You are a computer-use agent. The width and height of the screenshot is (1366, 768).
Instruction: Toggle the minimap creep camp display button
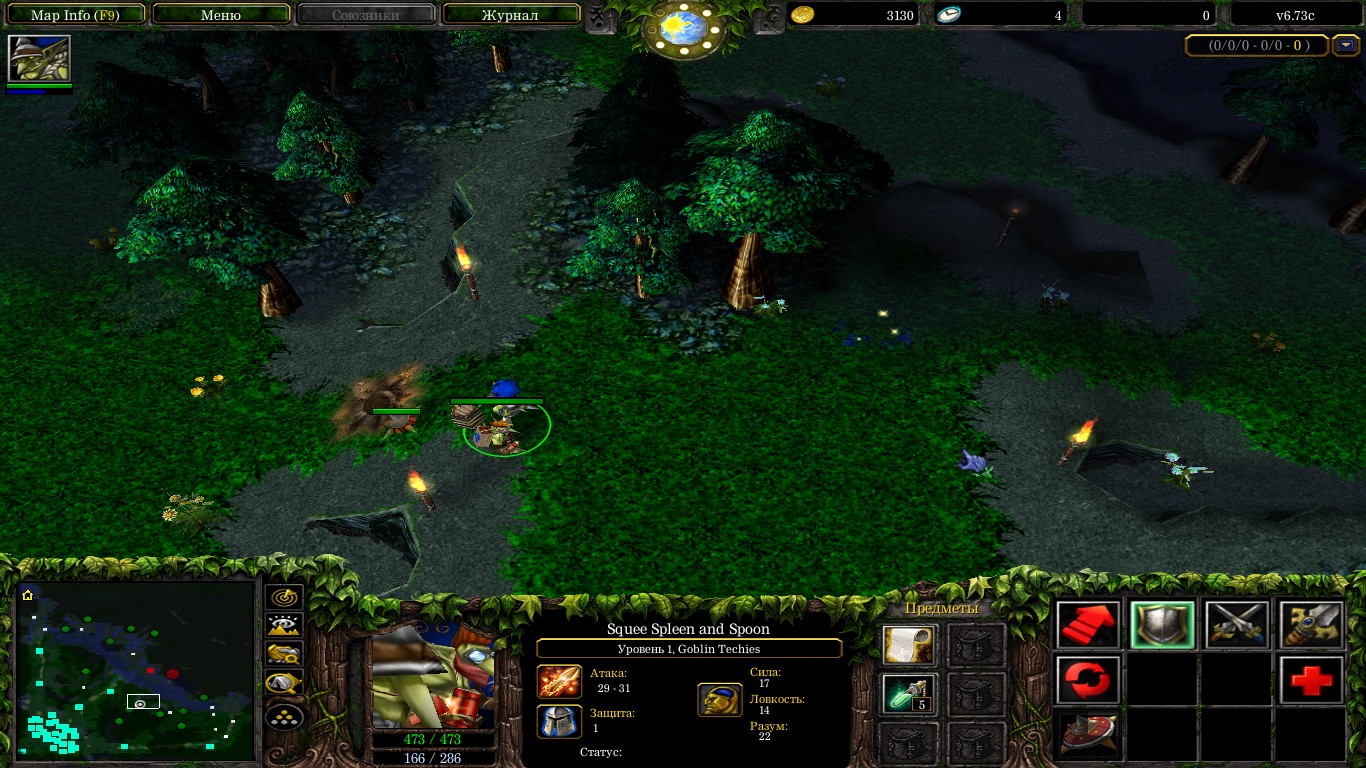coord(285,685)
